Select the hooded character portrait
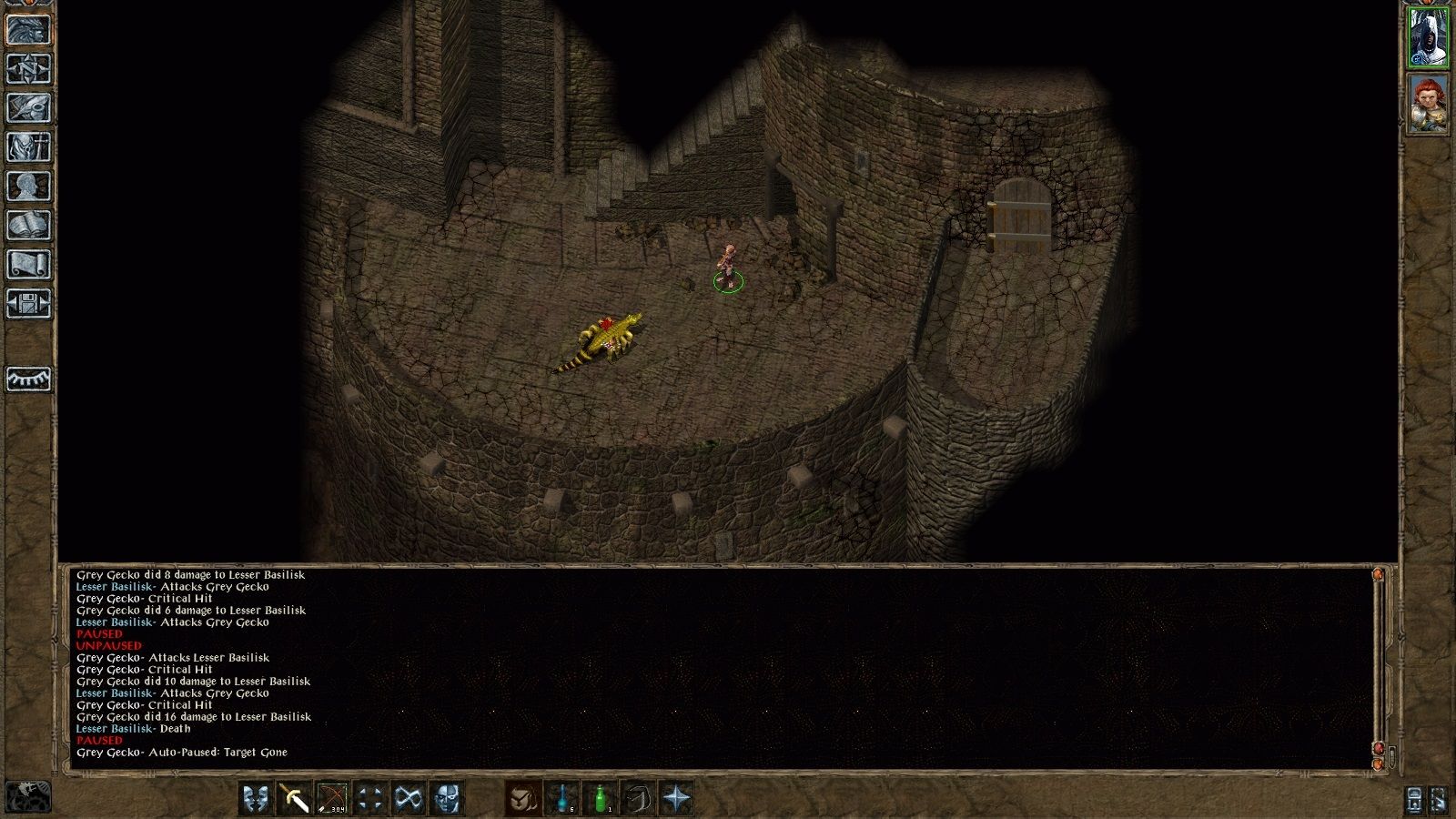The width and height of the screenshot is (1456, 819). (1428, 38)
